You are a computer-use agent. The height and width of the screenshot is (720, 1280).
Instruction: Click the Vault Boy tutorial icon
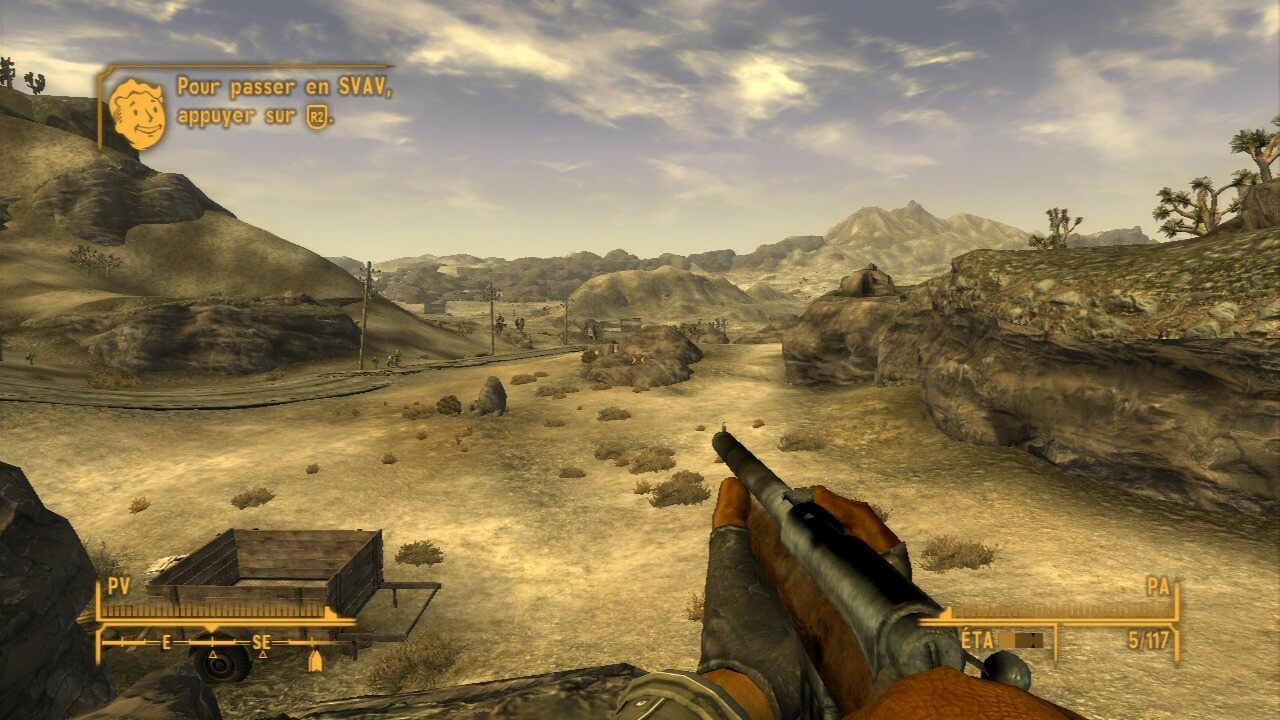(137, 113)
